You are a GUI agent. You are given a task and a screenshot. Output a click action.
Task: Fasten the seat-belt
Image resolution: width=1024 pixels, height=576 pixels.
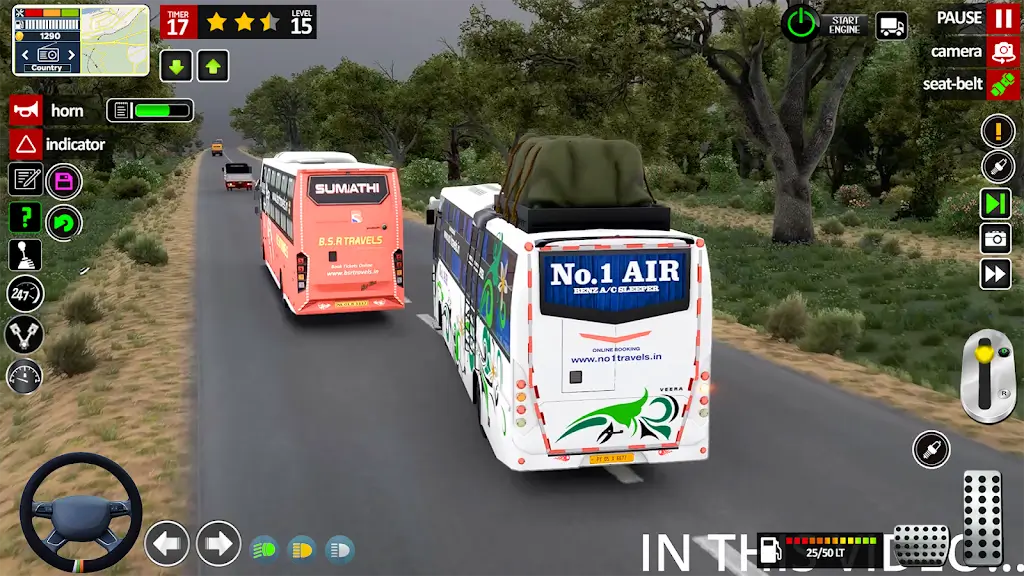pyautogui.click(x=1003, y=85)
